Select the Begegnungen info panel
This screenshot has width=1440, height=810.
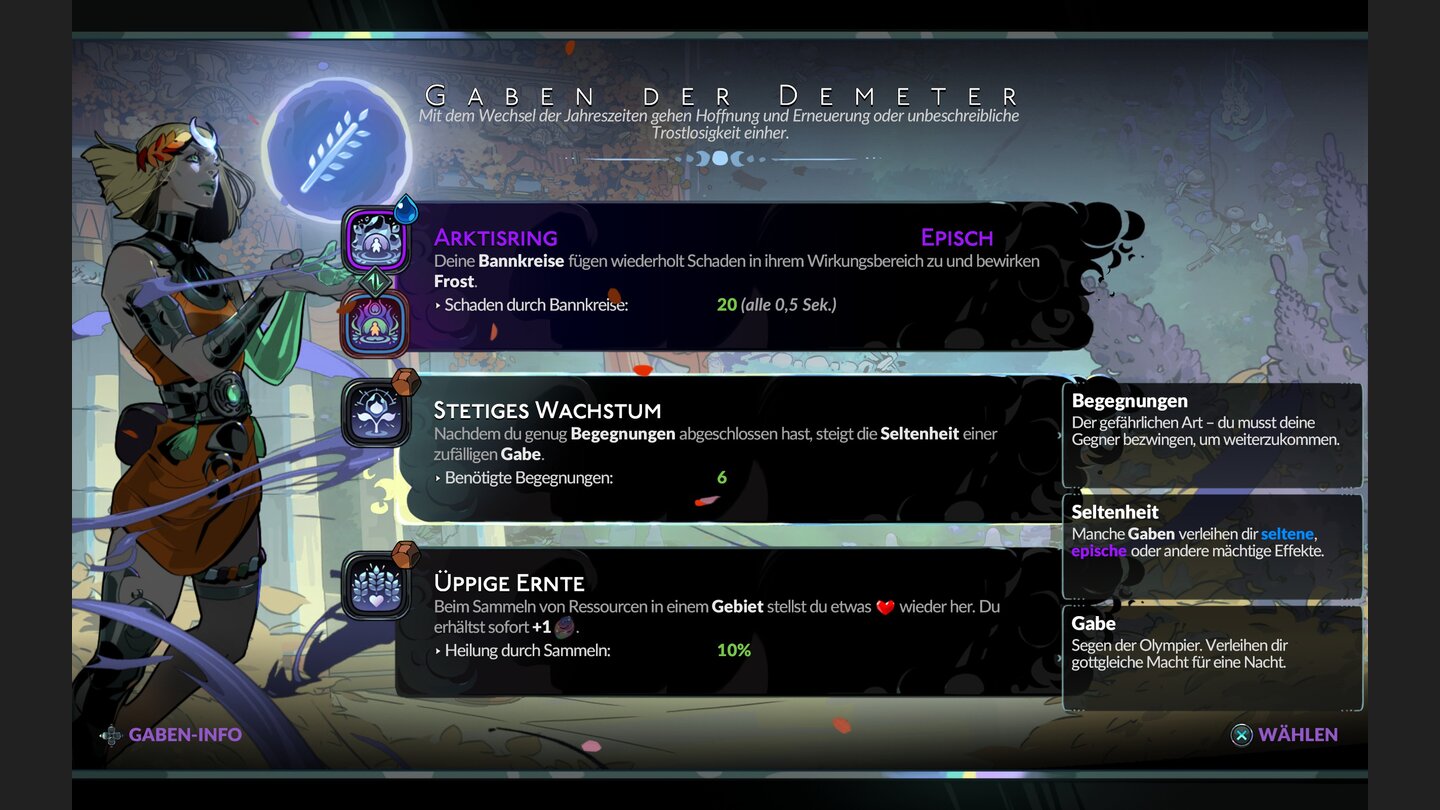pyautogui.click(x=1213, y=432)
